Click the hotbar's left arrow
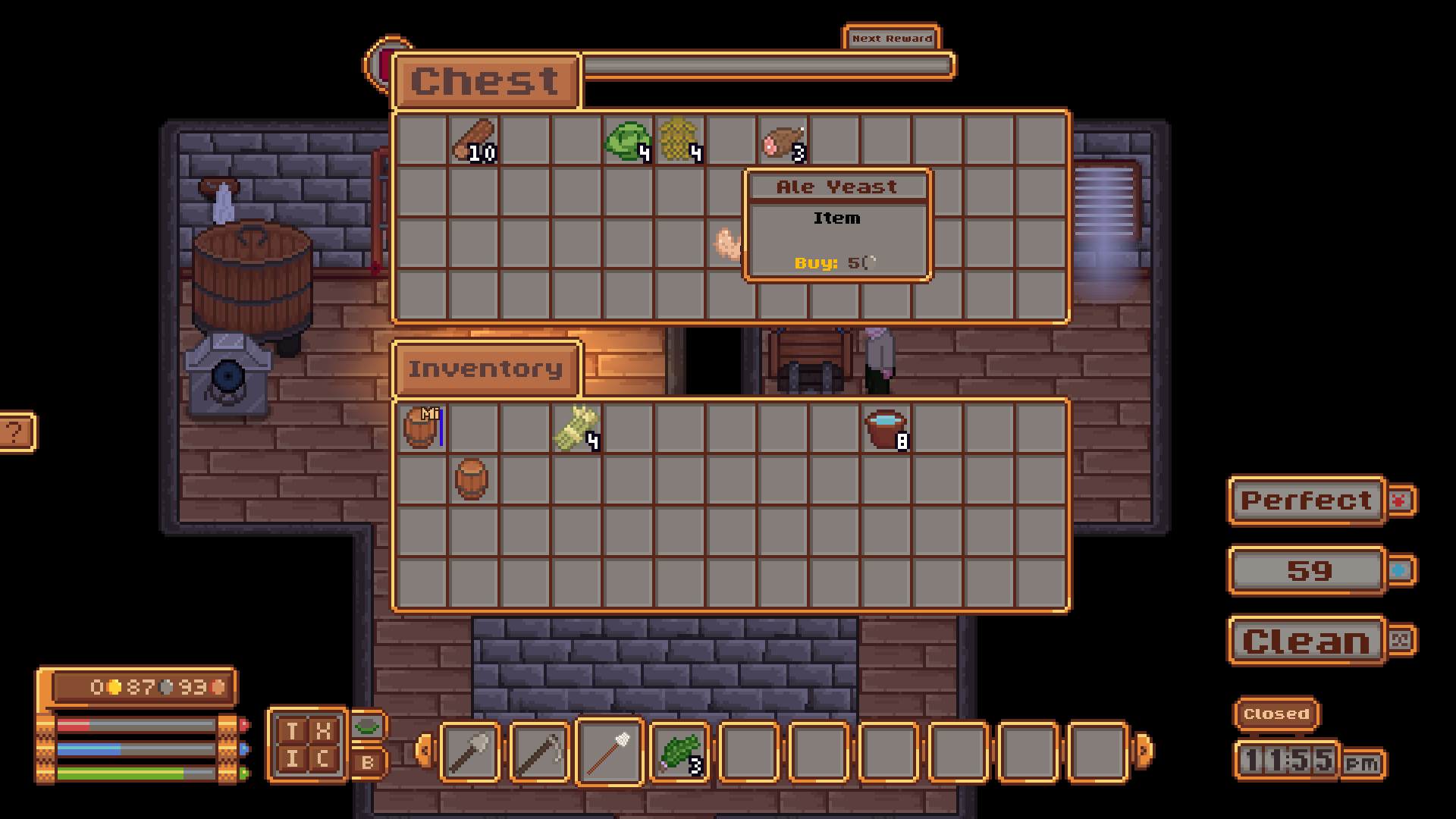The height and width of the screenshot is (819, 1456). pyautogui.click(x=425, y=751)
